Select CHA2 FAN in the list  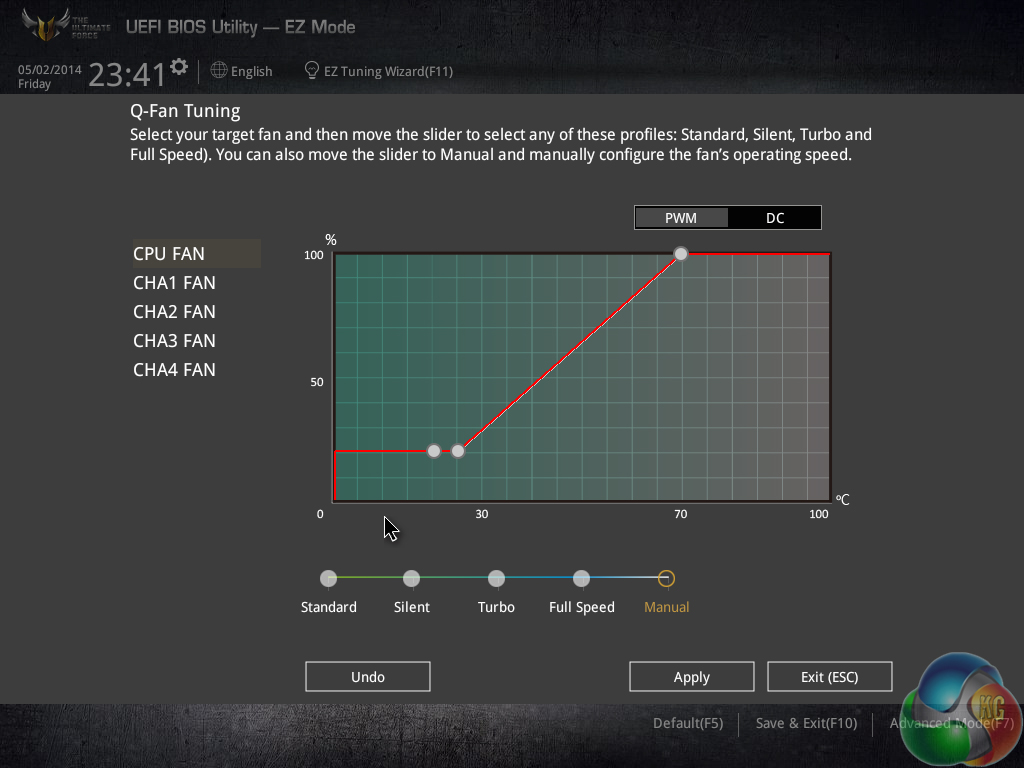tap(174, 312)
